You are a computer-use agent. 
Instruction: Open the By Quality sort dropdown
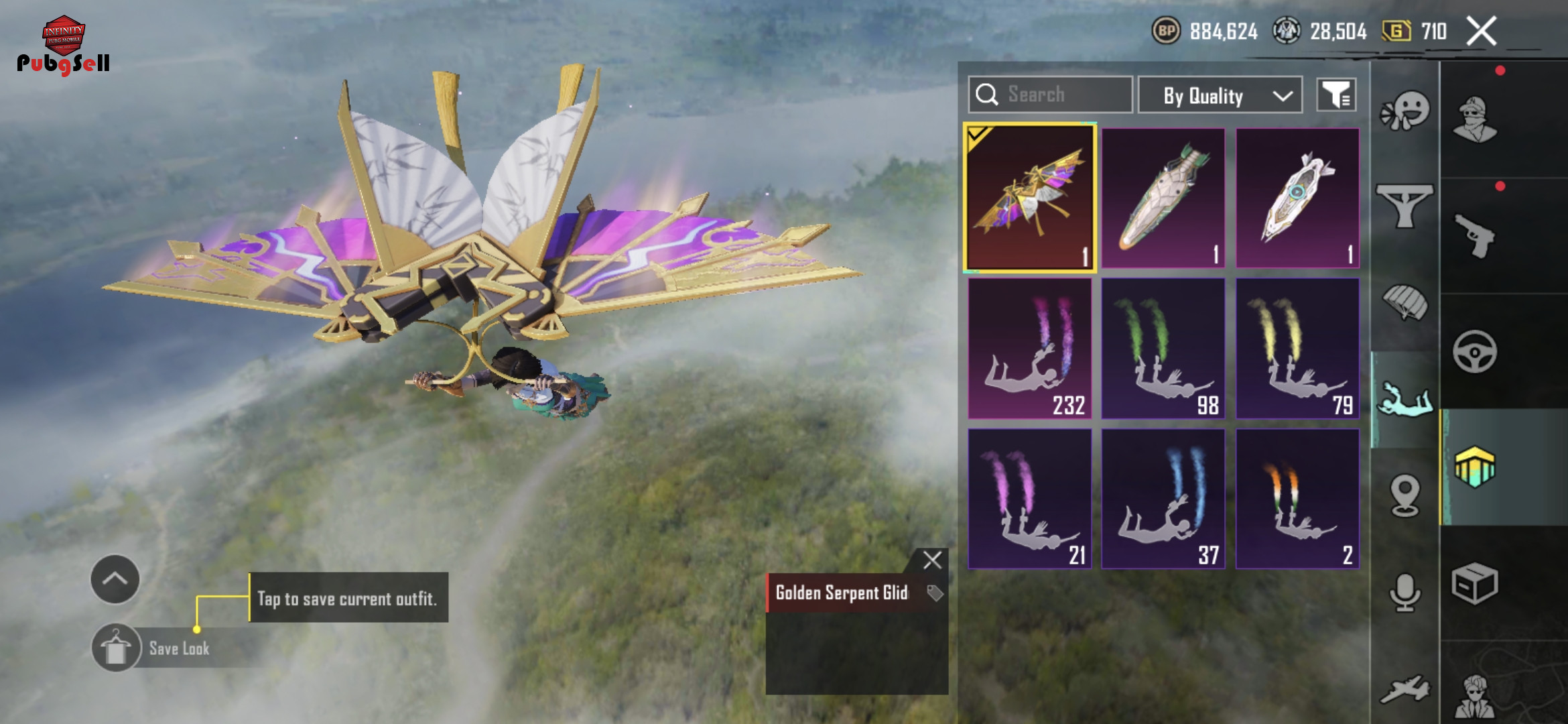[x=1220, y=96]
